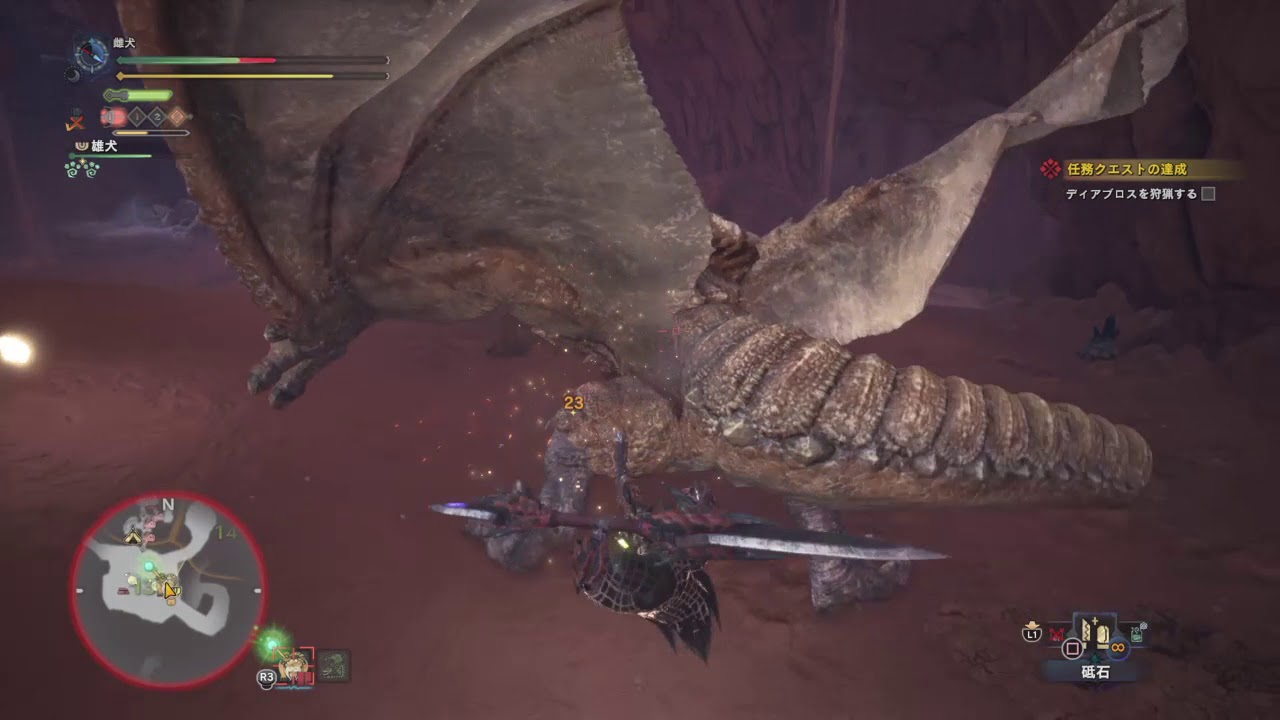This screenshot has height=720, width=1280.
Task: Toggle the Diablos hunt objective checkbox
Action: pyautogui.click(x=1208, y=194)
